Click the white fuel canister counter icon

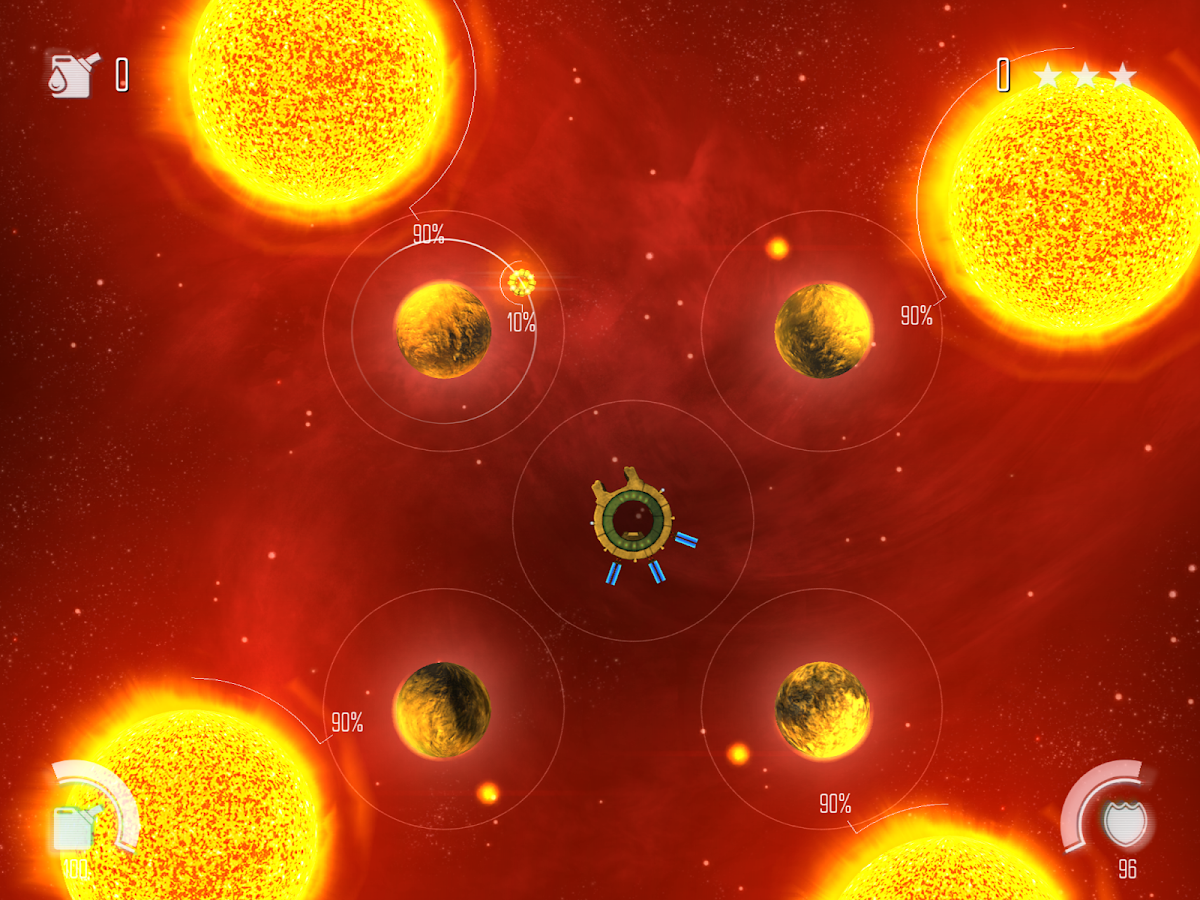point(72,75)
